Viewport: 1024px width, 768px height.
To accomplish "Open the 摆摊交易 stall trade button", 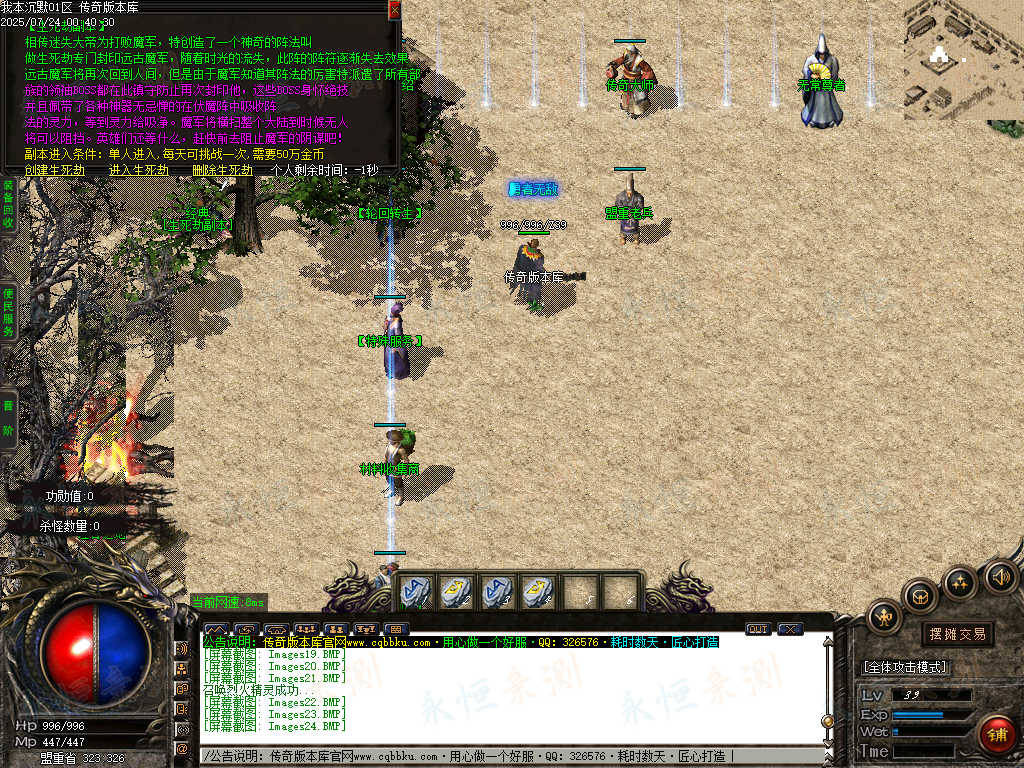I will [x=957, y=634].
